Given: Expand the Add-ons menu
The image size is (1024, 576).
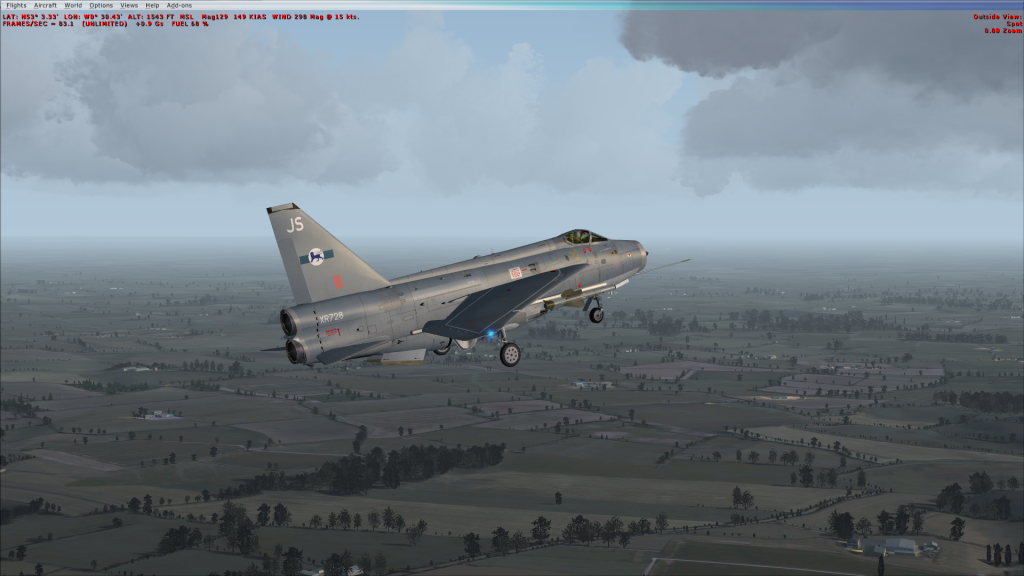Looking at the screenshot, I should point(179,5).
